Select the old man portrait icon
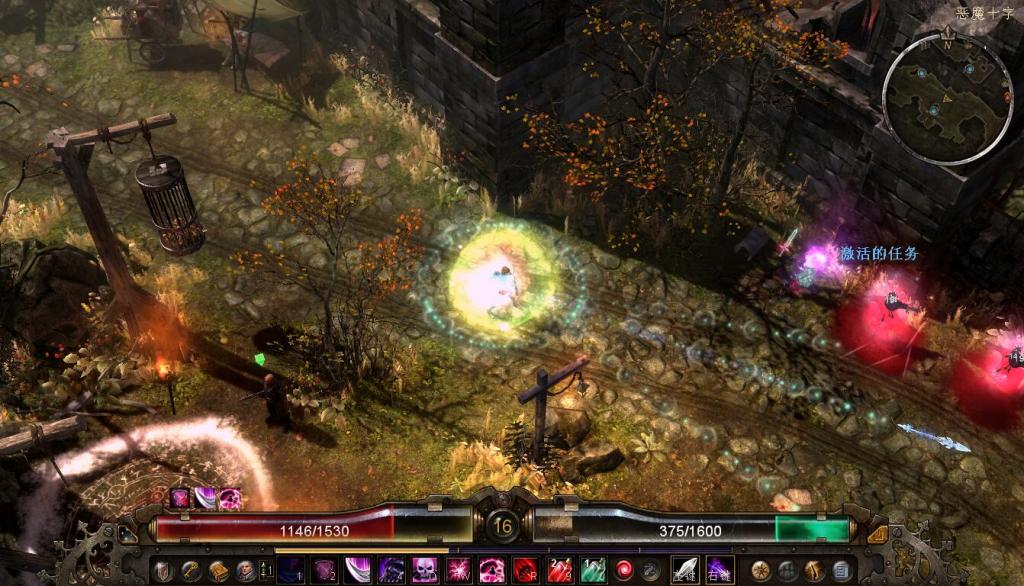The height and width of the screenshot is (586, 1024). tap(245, 571)
